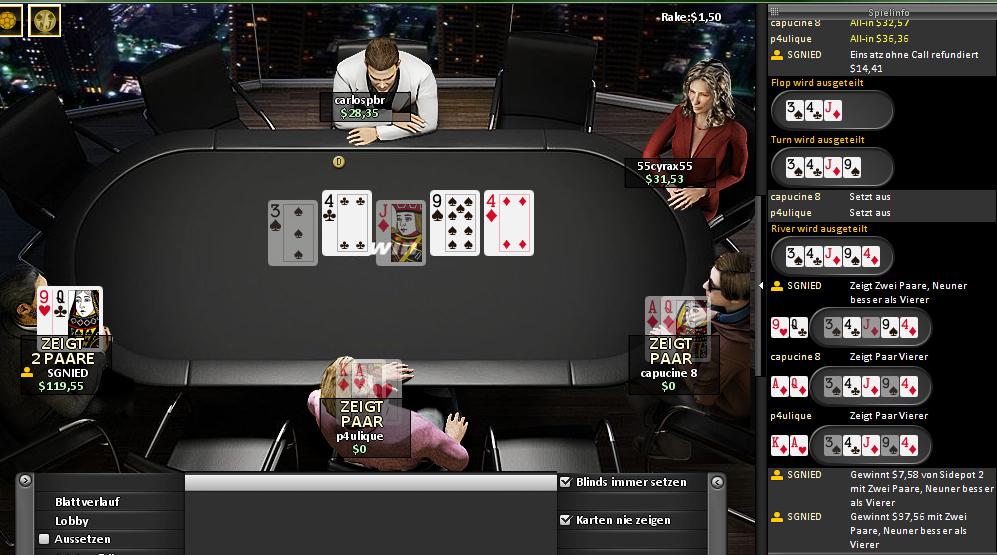The image size is (997, 555).
Task: Uncheck Karten nie zeigen
Action: point(566,520)
